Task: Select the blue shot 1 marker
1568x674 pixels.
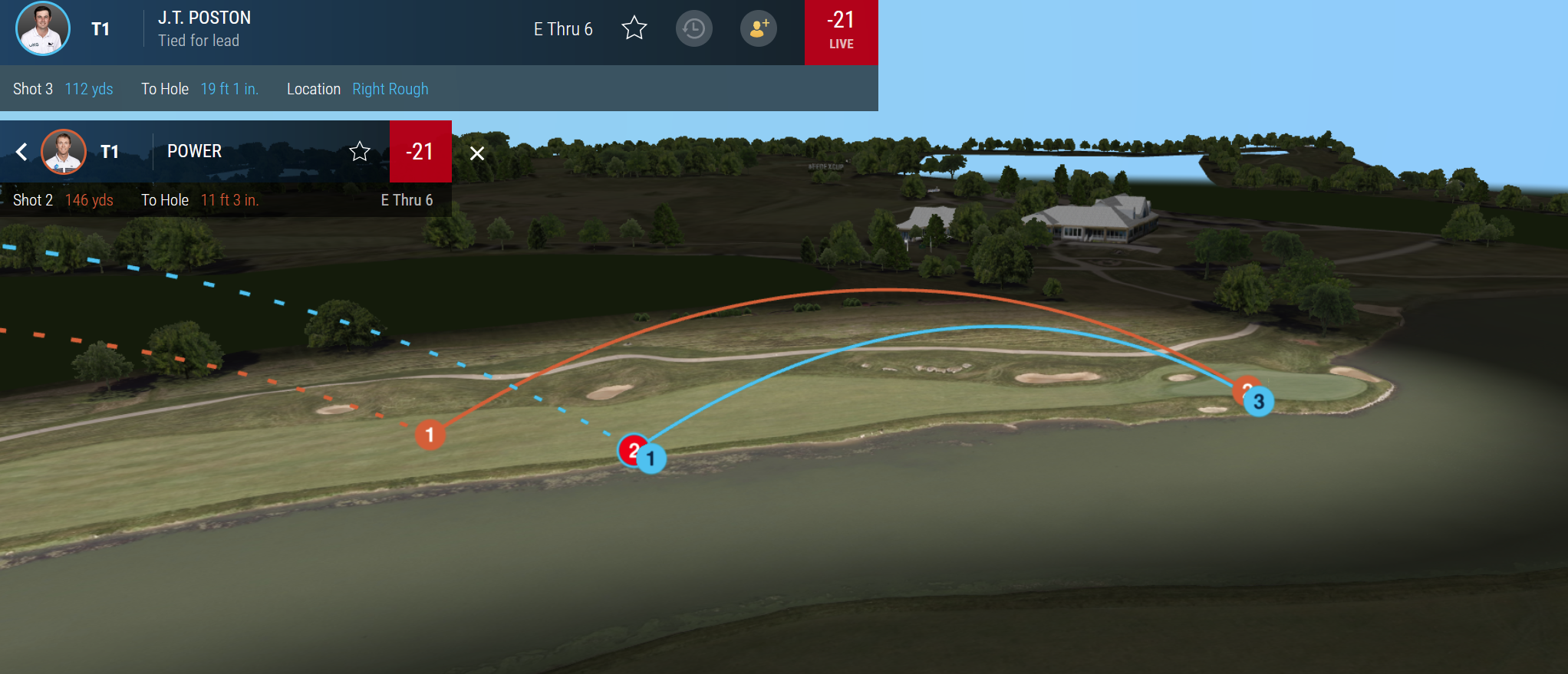Action: click(652, 459)
